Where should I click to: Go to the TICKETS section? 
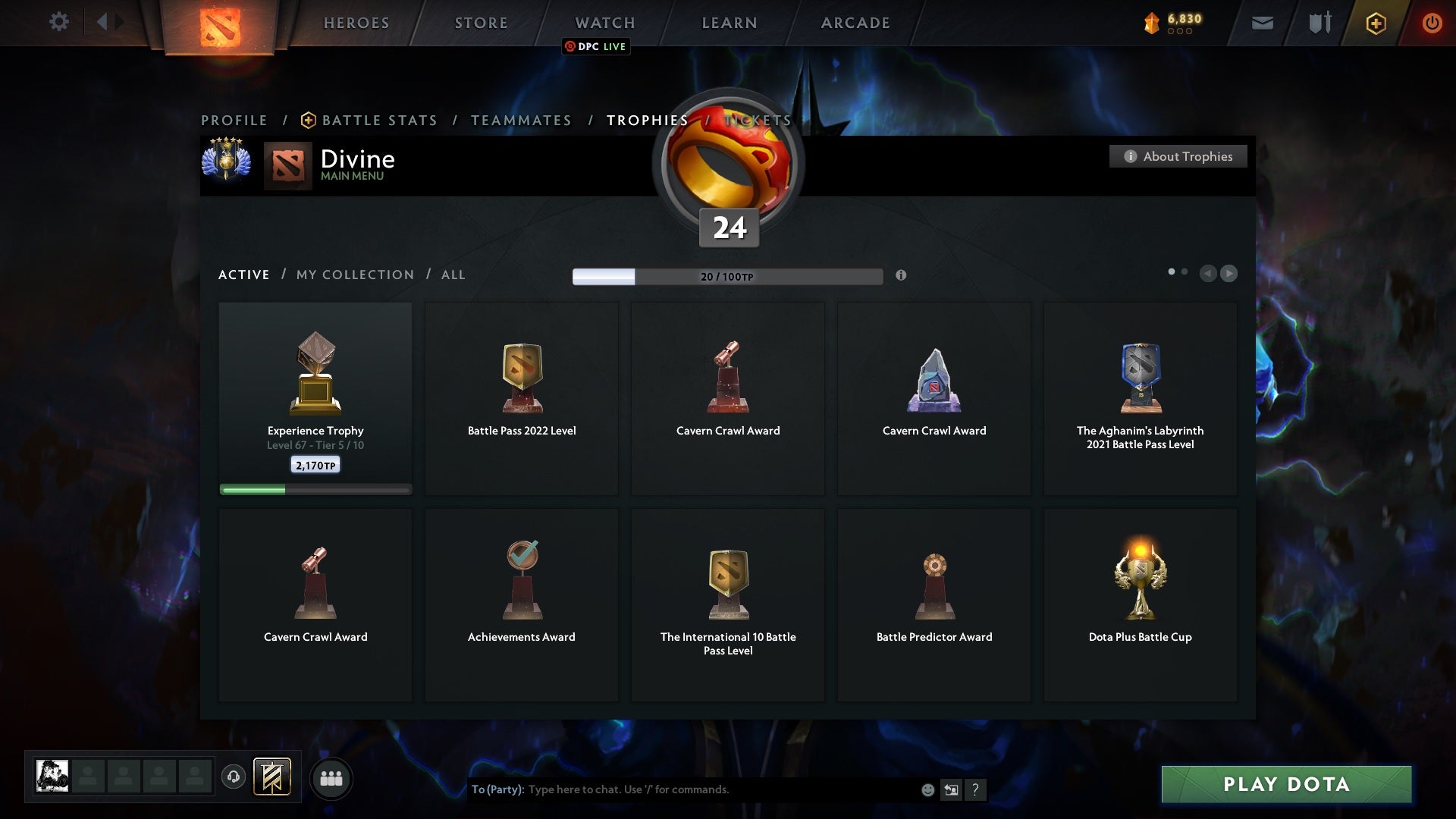click(757, 120)
